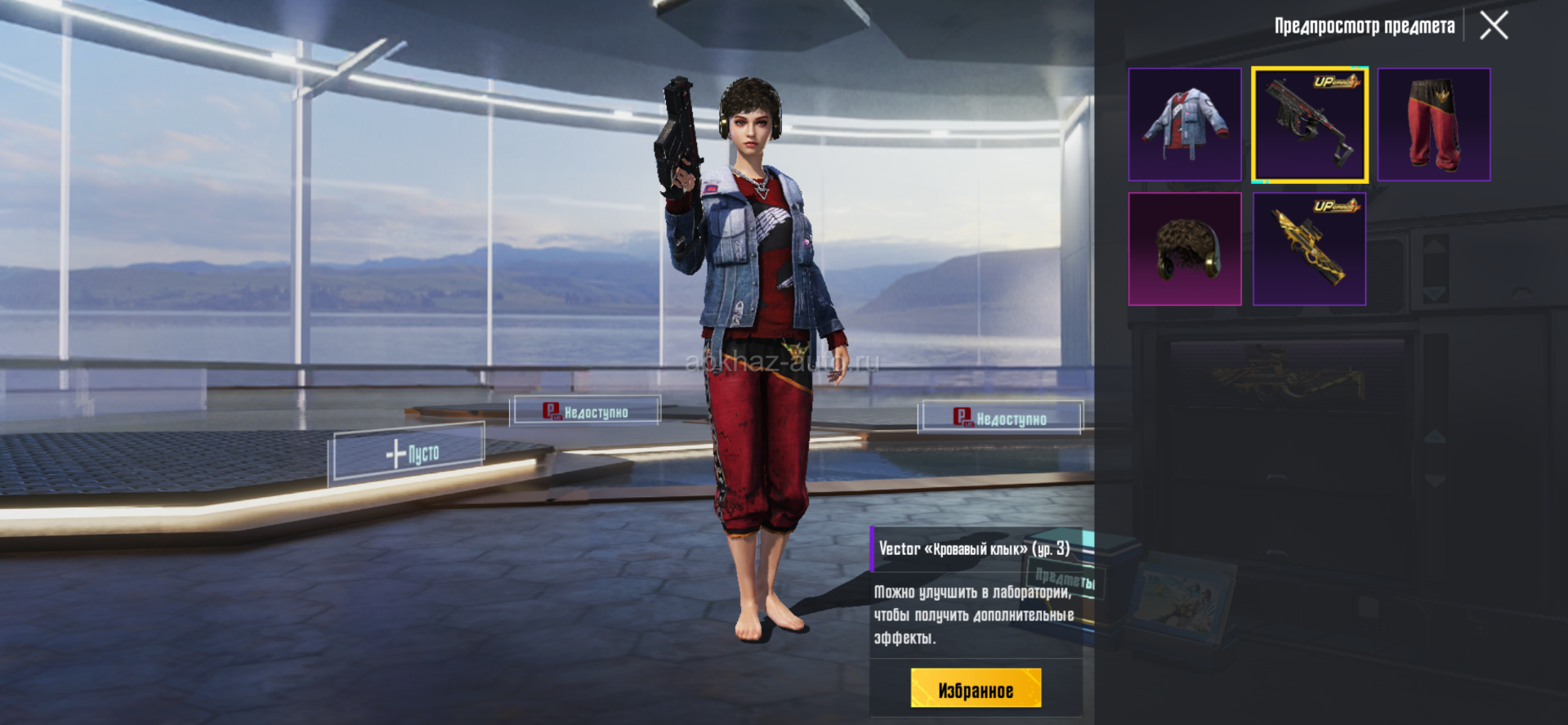Choose the red pants item
Image resolution: width=1568 pixels, height=725 pixels.
tap(1434, 124)
